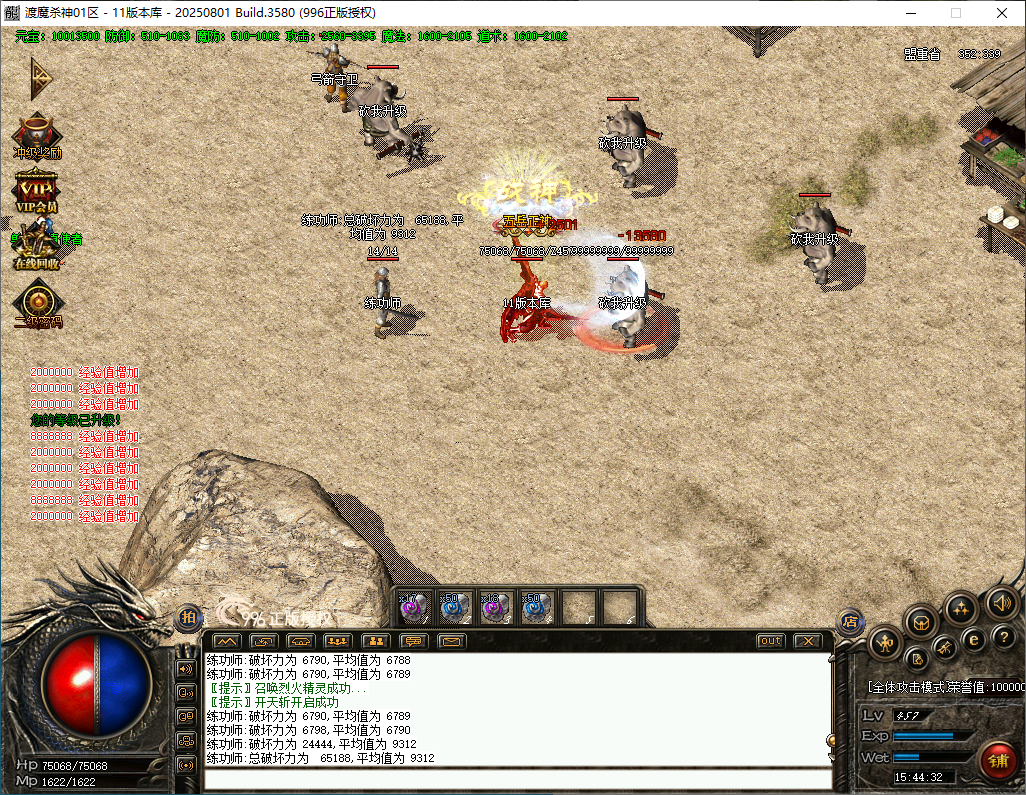Open the 冲级奖励 level reward icon

coord(37,134)
